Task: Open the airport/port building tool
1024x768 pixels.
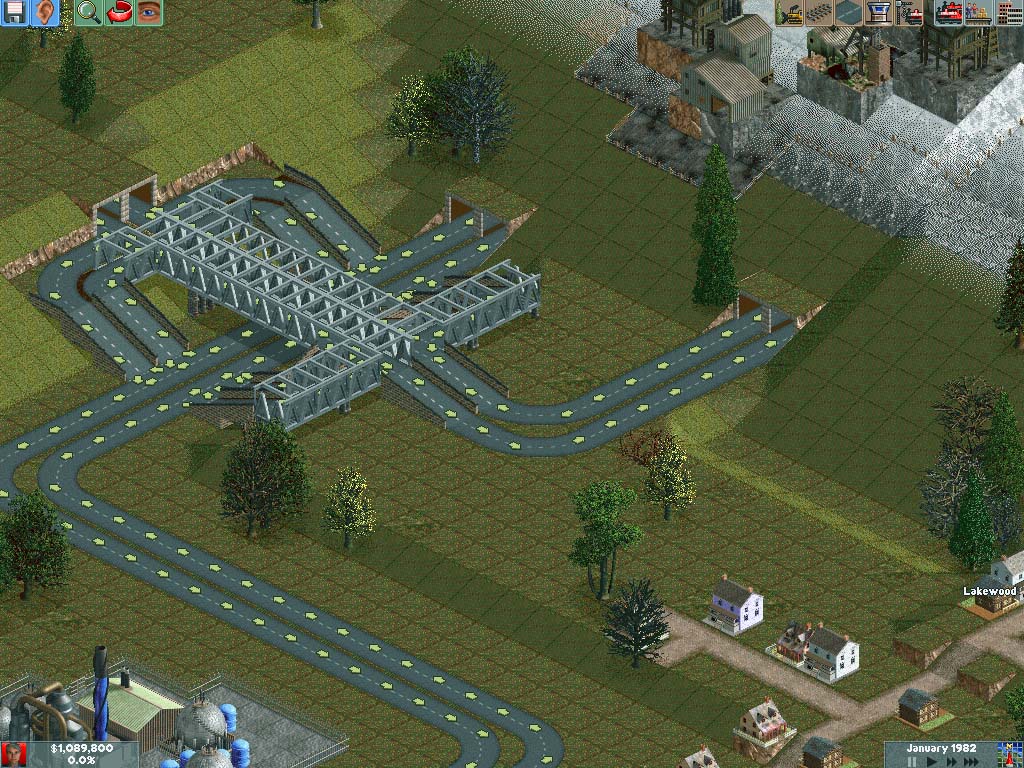Action: [x=880, y=13]
